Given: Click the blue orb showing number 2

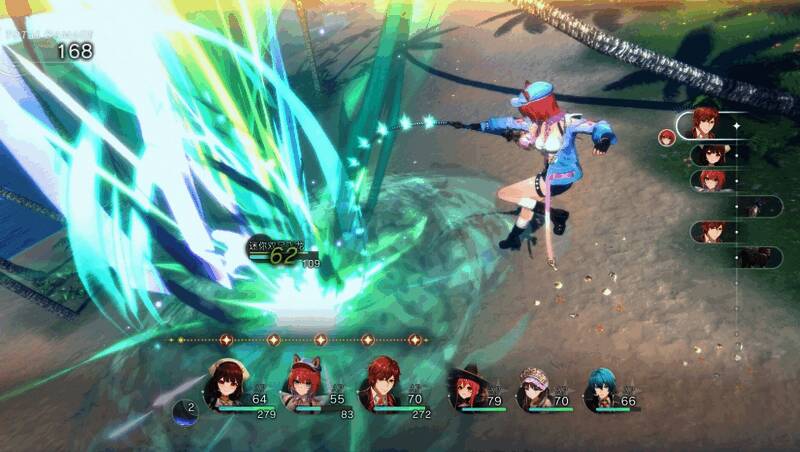Looking at the screenshot, I should [185, 410].
